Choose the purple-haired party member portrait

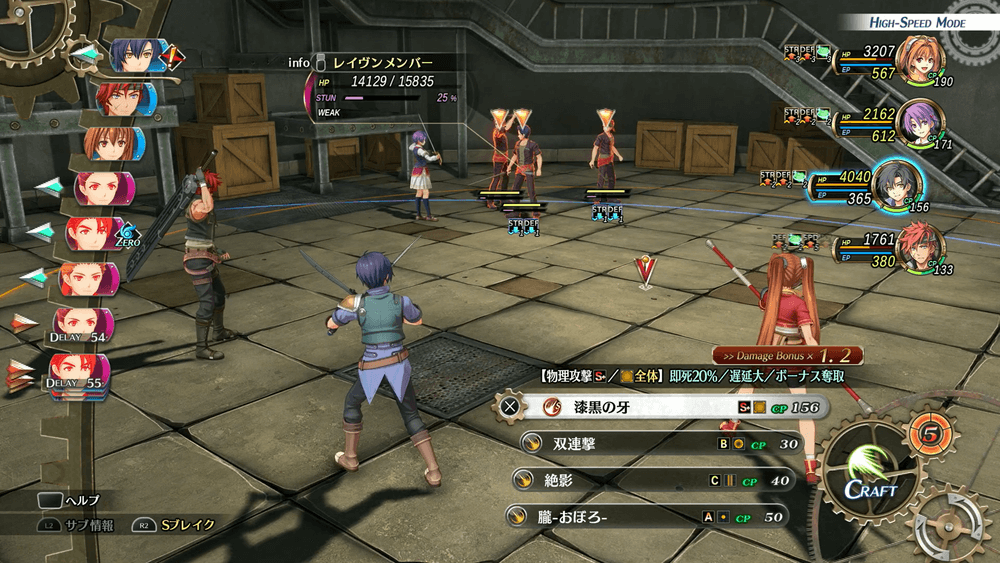pyautogui.click(x=917, y=124)
